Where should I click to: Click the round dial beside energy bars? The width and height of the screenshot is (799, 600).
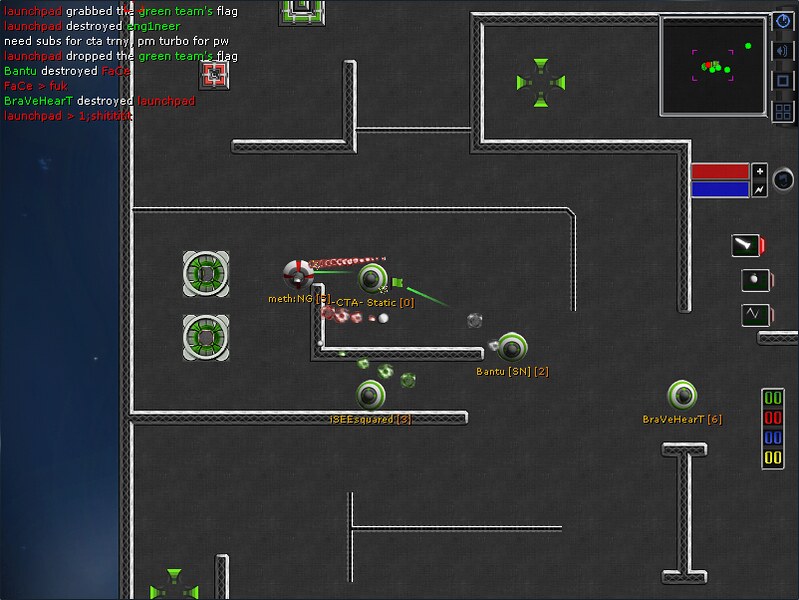pyautogui.click(x=785, y=180)
